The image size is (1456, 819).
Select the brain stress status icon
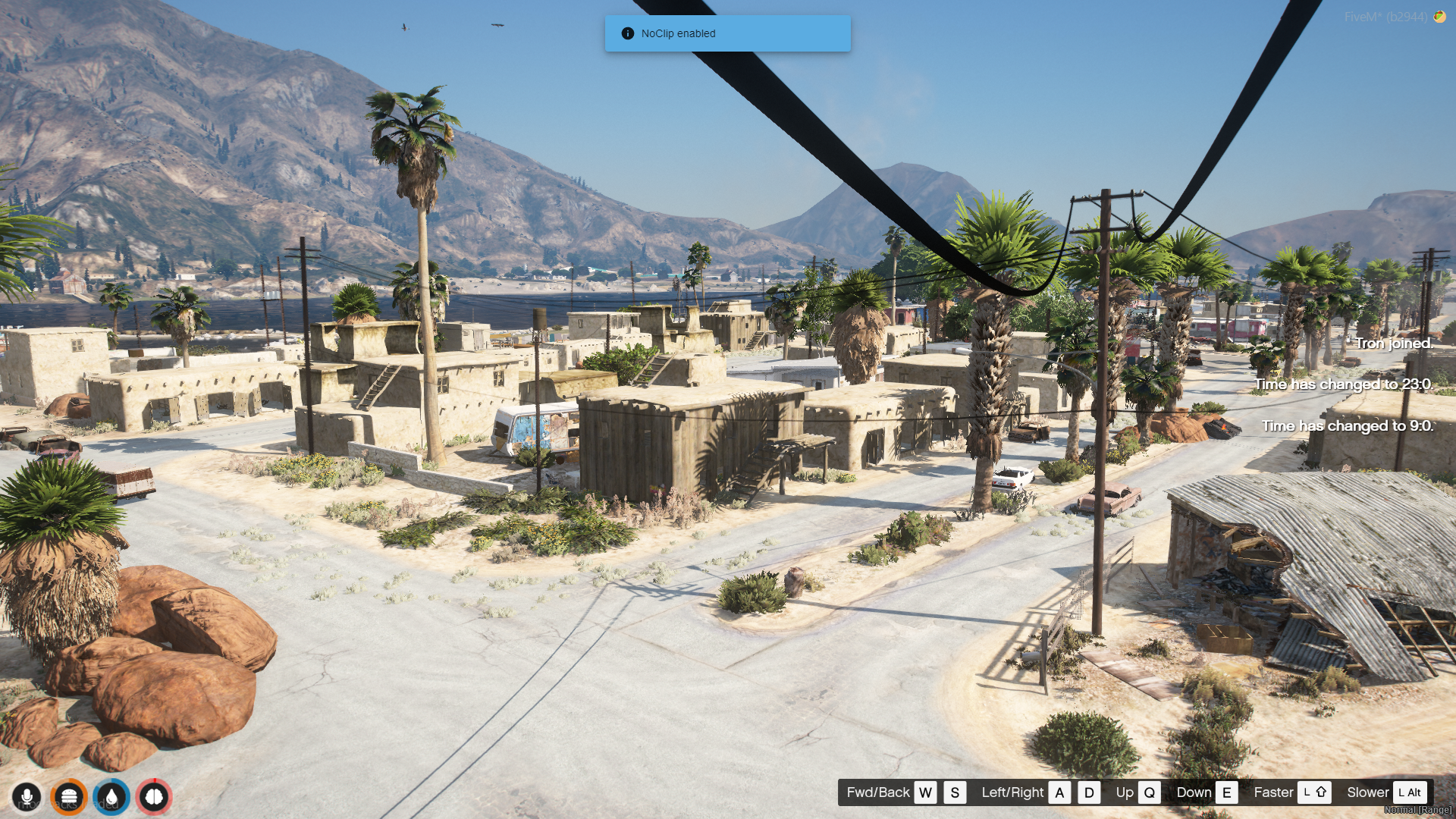point(154,797)
